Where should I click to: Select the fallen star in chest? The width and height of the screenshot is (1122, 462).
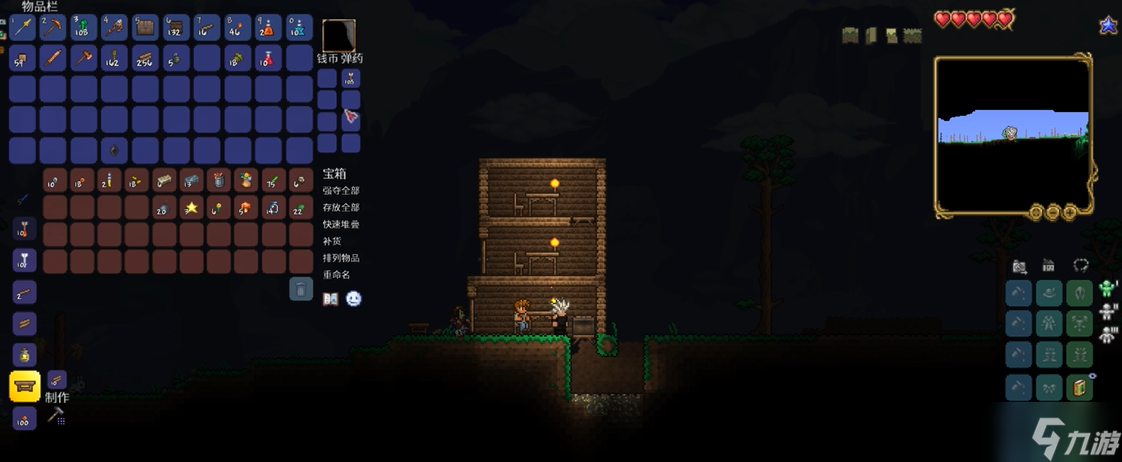[190, 208]
